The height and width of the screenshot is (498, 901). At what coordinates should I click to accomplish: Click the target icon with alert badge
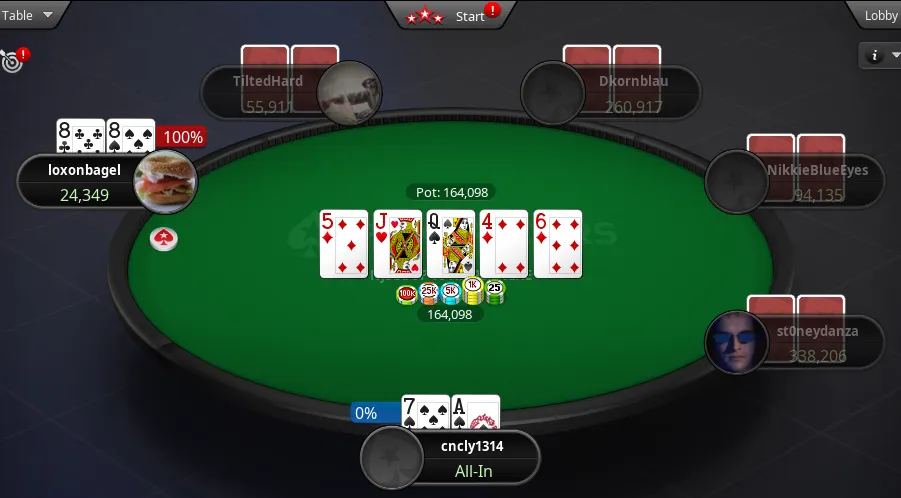(12, 60)
